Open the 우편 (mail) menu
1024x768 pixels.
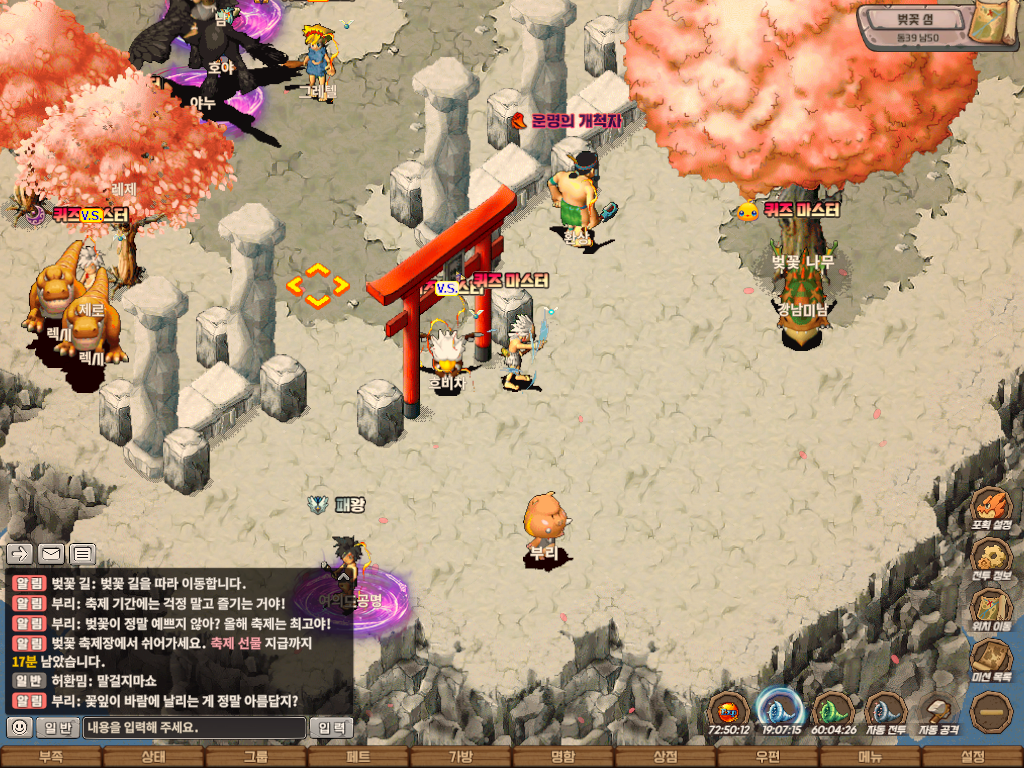coord(768,757)
